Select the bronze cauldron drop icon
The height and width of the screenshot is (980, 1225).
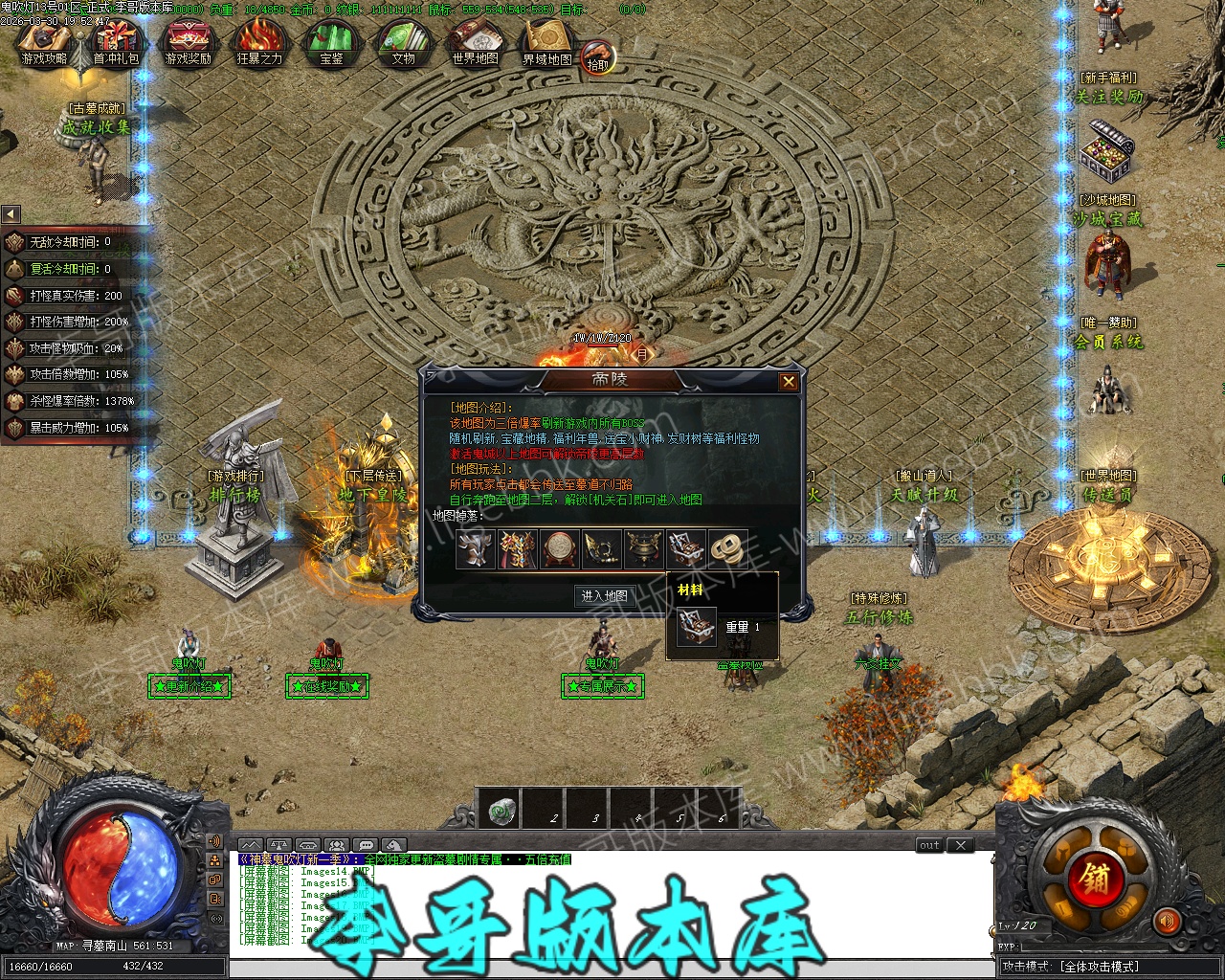(643, 549)
